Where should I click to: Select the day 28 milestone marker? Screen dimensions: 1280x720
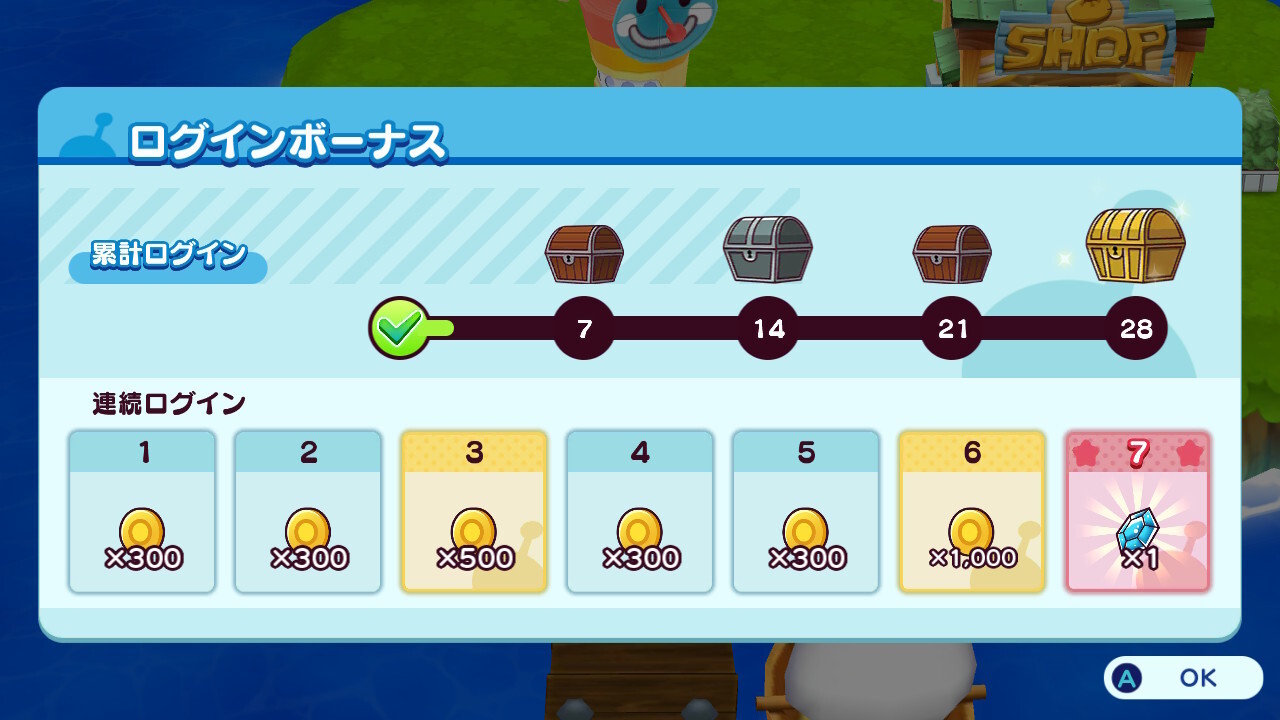click(x=1135, y=328)
